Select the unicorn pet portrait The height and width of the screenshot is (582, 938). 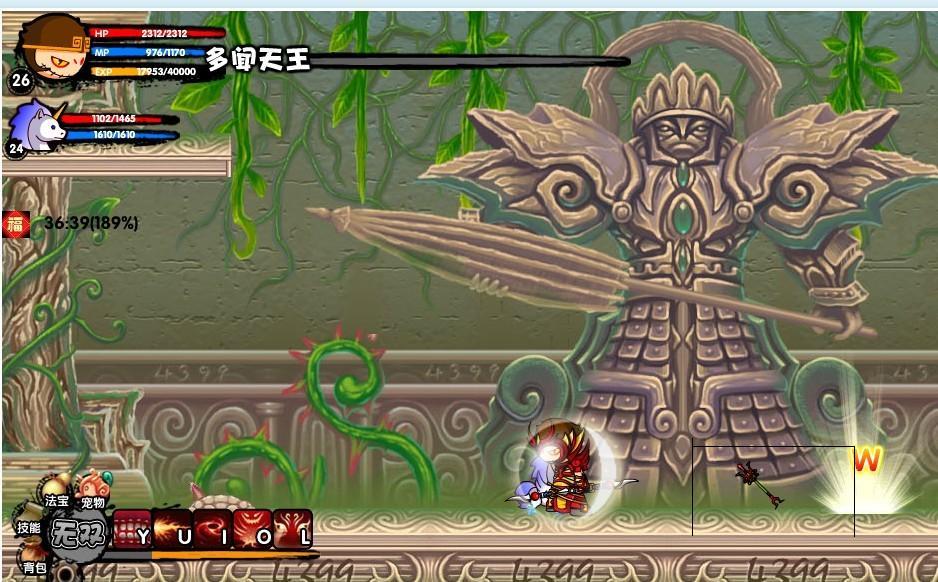(x=38, y=126)
